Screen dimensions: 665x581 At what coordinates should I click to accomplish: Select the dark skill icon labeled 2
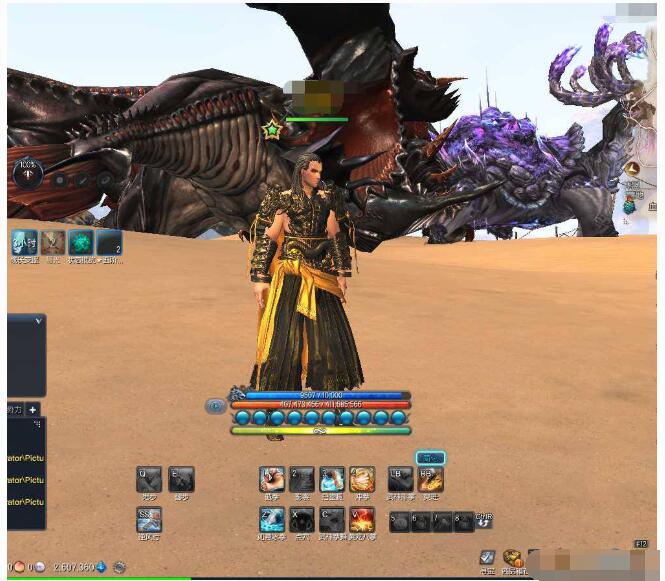[302, 480]
